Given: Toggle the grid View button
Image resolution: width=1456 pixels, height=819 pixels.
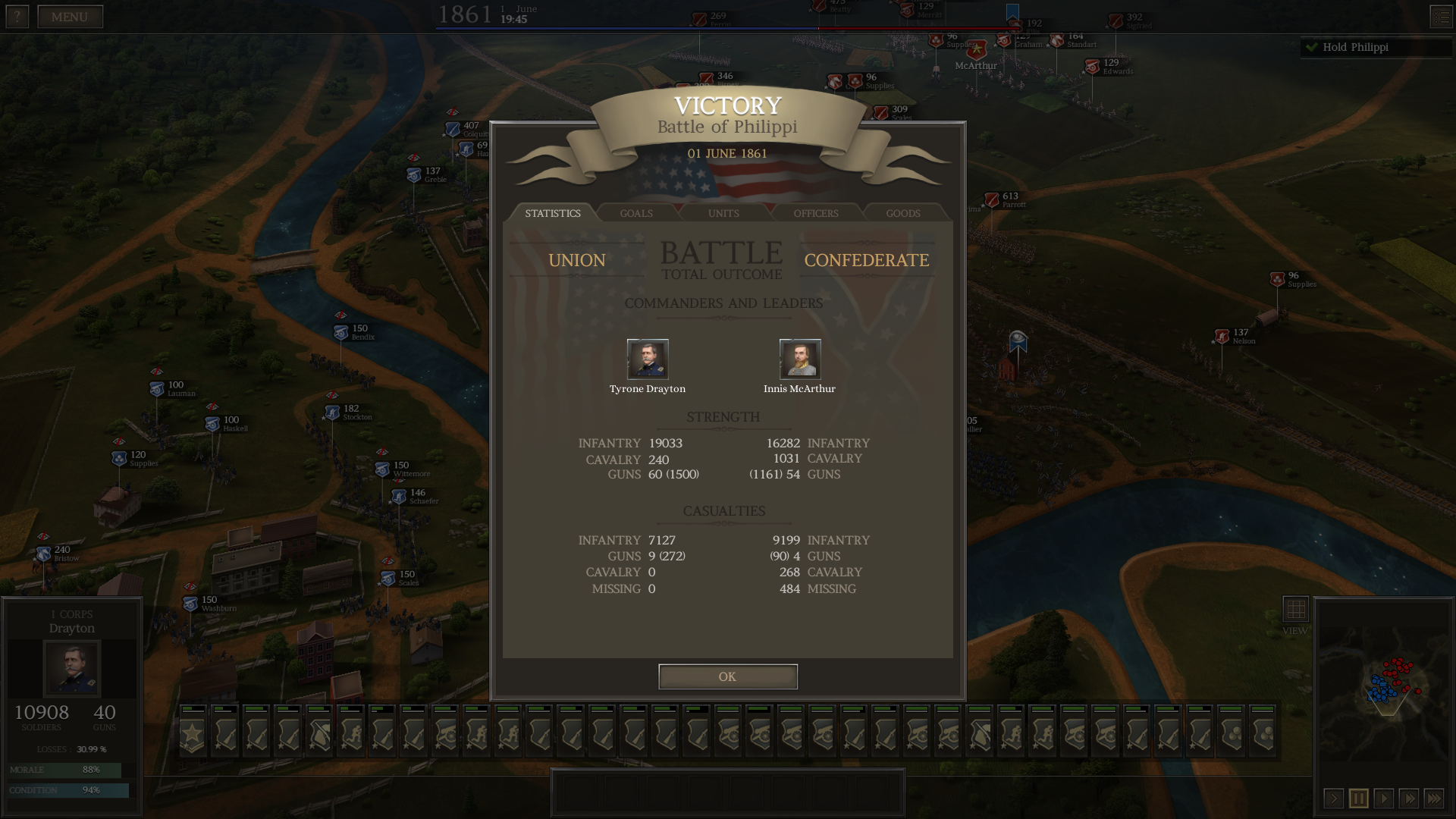Looking at the screenshot, I should coord(1295,609).
